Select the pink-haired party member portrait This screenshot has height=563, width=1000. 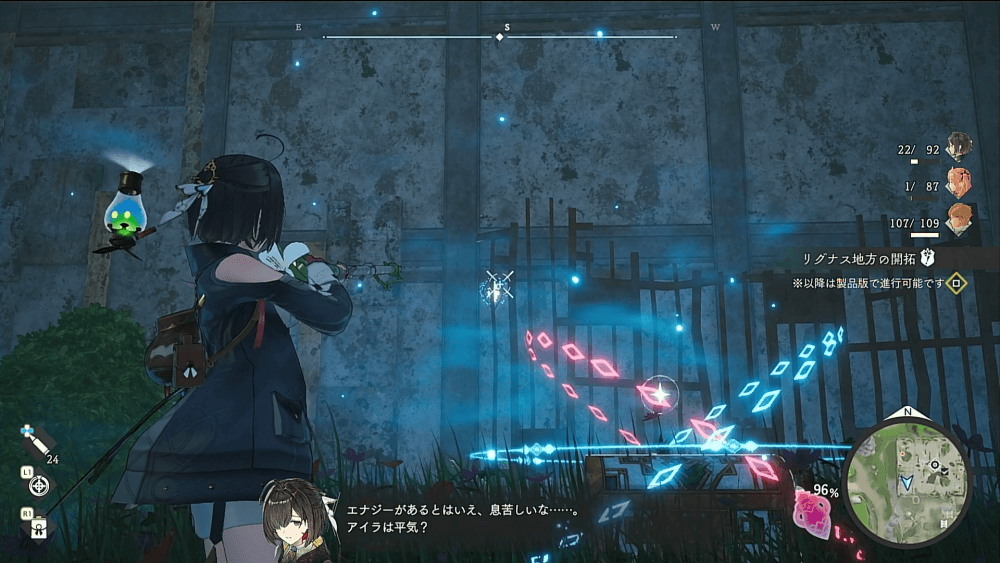click(960, 182)
